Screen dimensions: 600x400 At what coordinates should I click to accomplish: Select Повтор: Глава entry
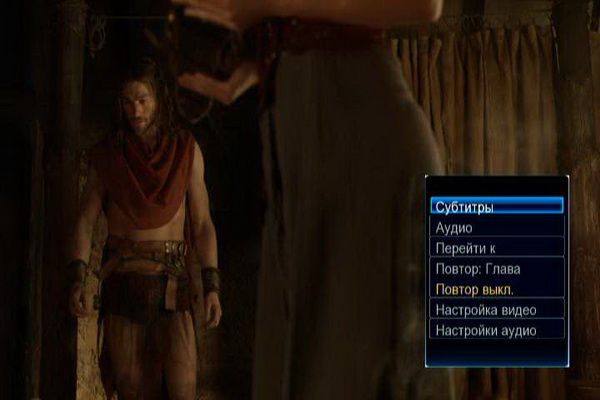click(x=497, y=268)
